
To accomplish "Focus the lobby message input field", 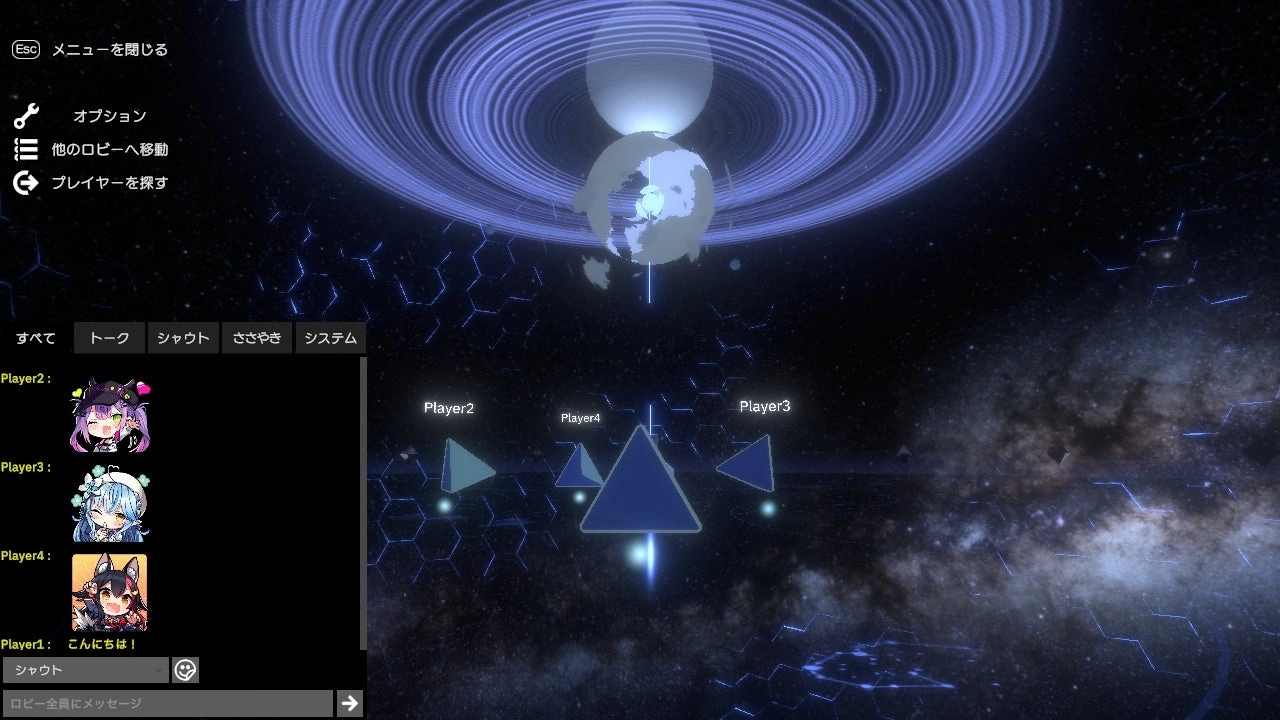I will tap(167, 704).
